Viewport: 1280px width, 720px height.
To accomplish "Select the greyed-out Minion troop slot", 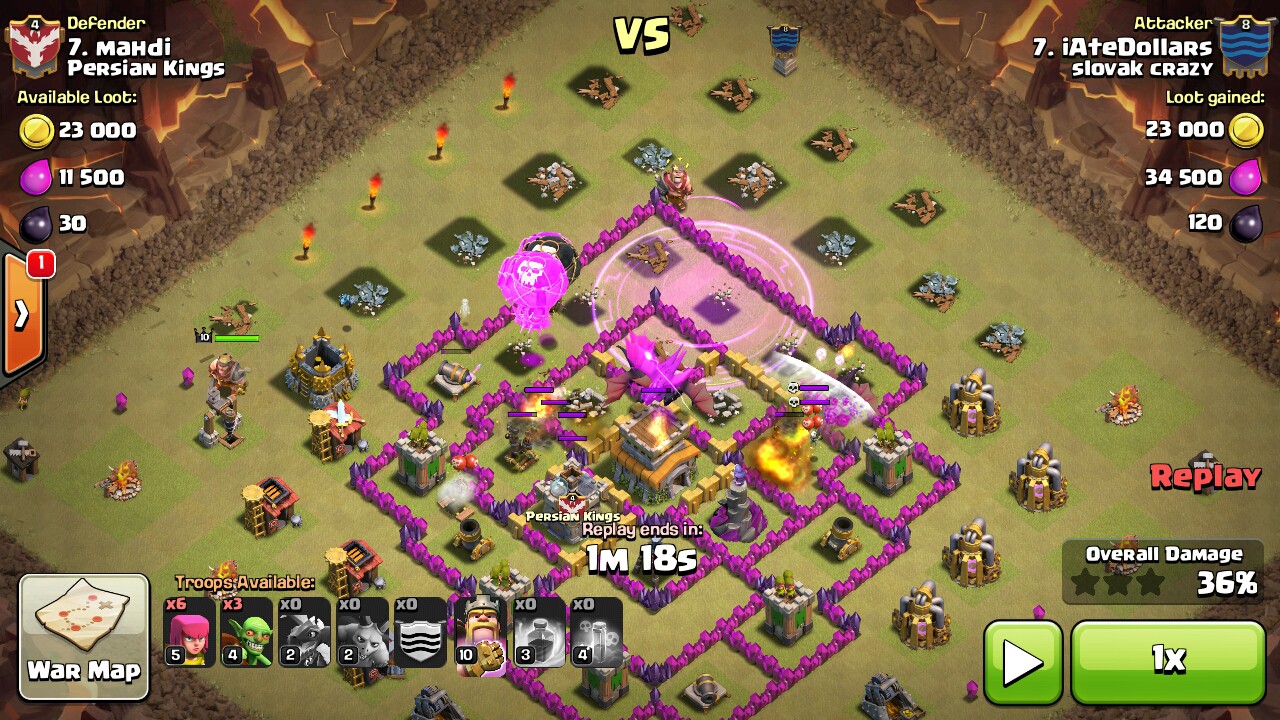I will [363, 633].
